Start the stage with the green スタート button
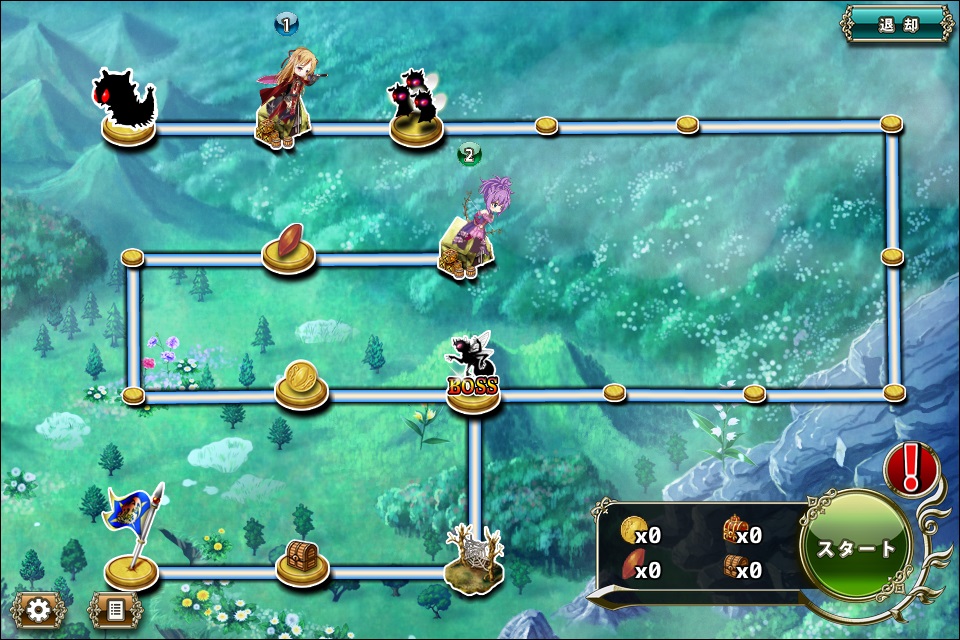The width and height of the screenshot is (960, 640). [x=855, y=548]
